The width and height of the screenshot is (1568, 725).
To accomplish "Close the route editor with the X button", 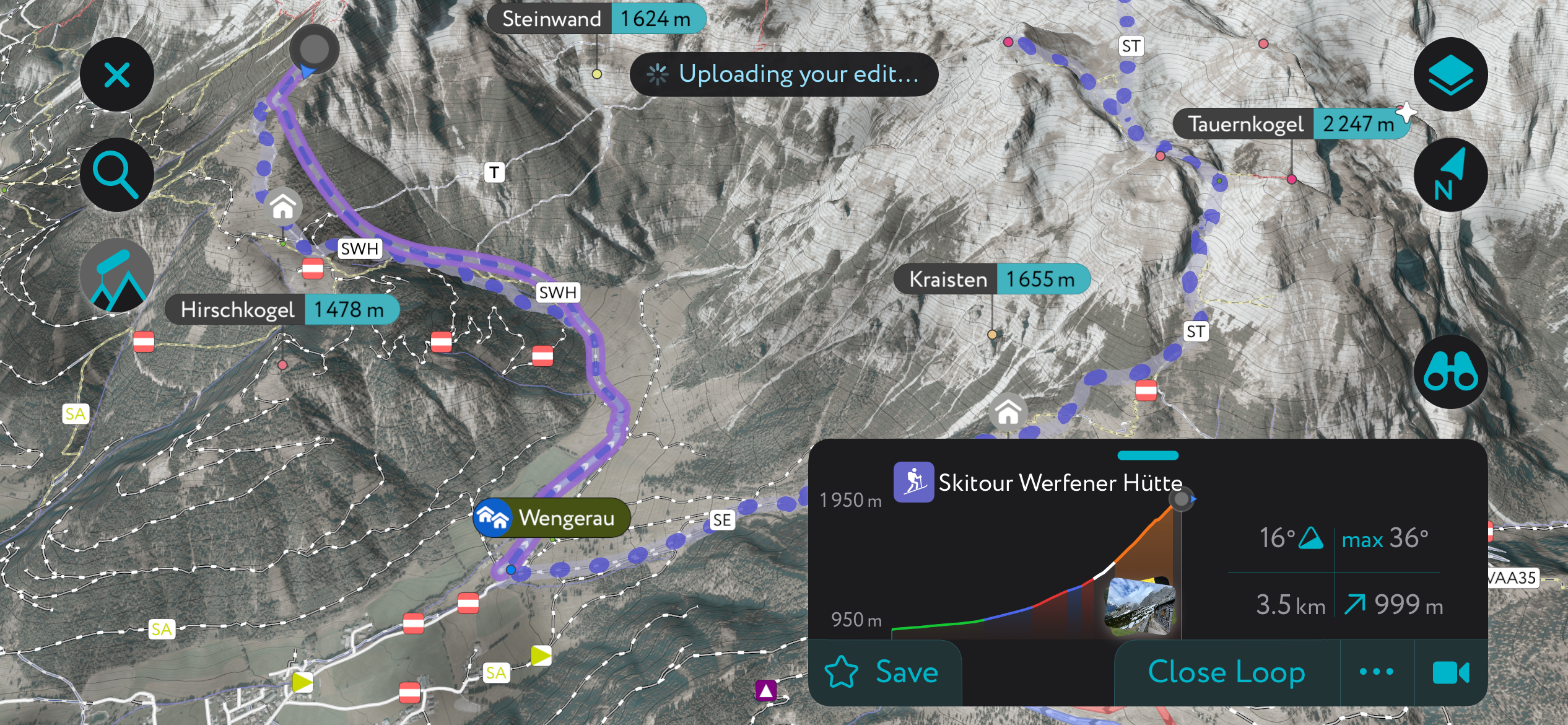I will tap(116, 75).
